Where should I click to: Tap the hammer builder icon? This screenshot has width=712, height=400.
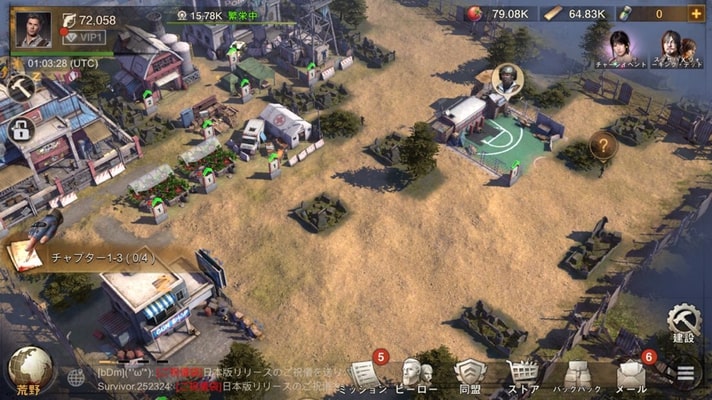(x=20, y=87)
